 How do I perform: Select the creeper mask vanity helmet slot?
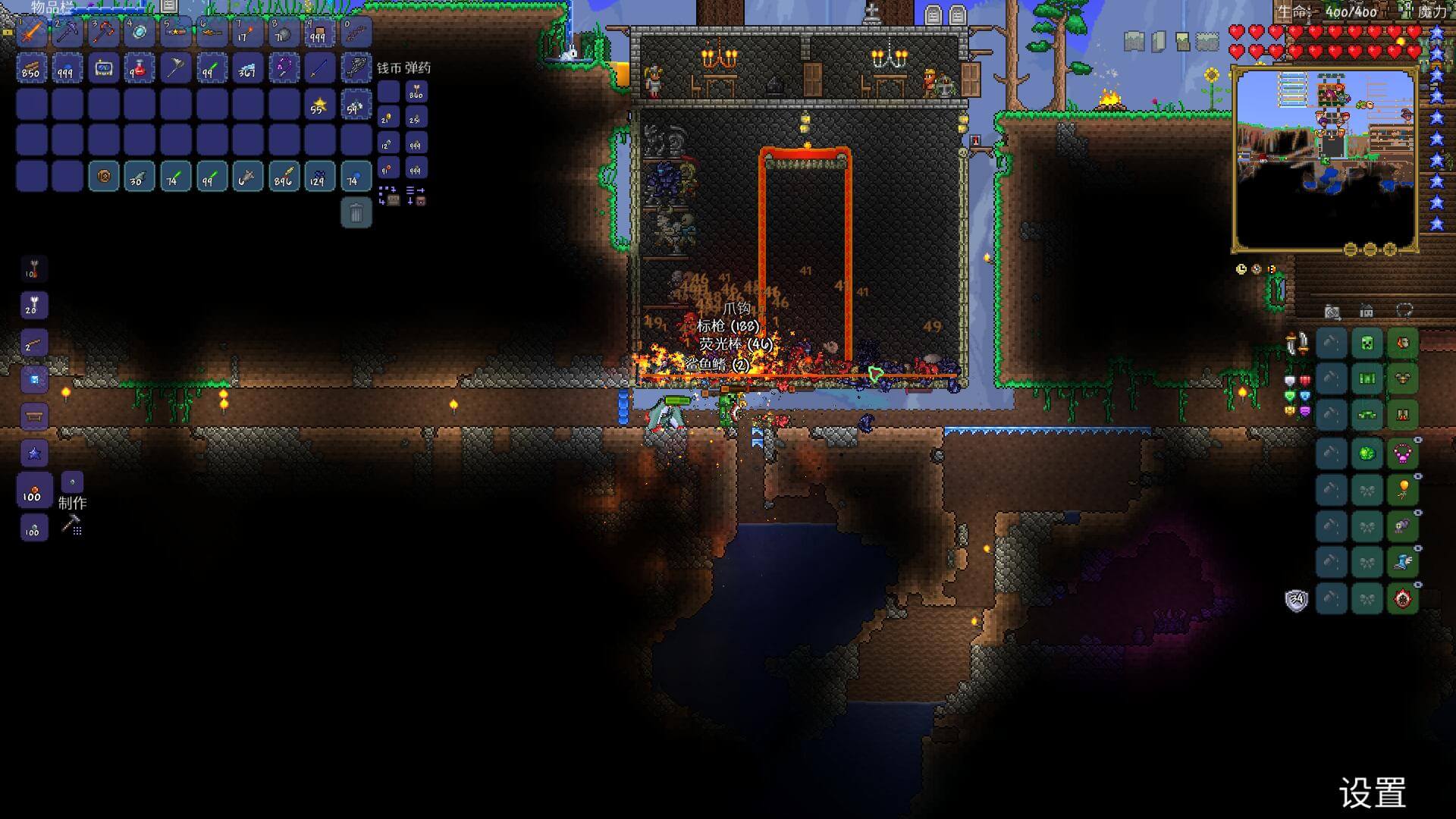(1367, 344)
